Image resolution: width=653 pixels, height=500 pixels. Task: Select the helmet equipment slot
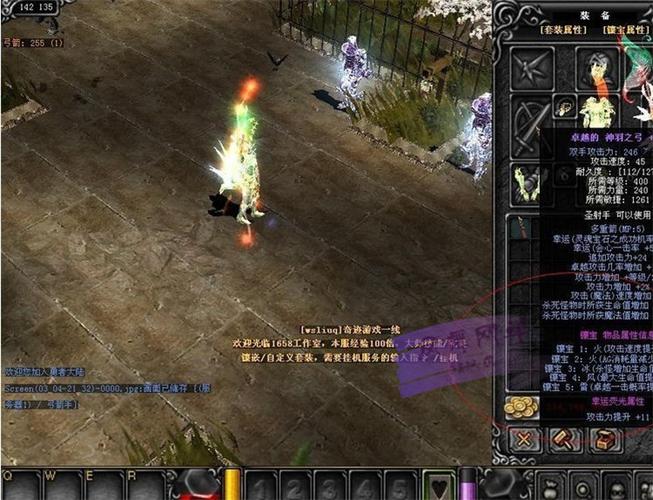tap(596, 67)
